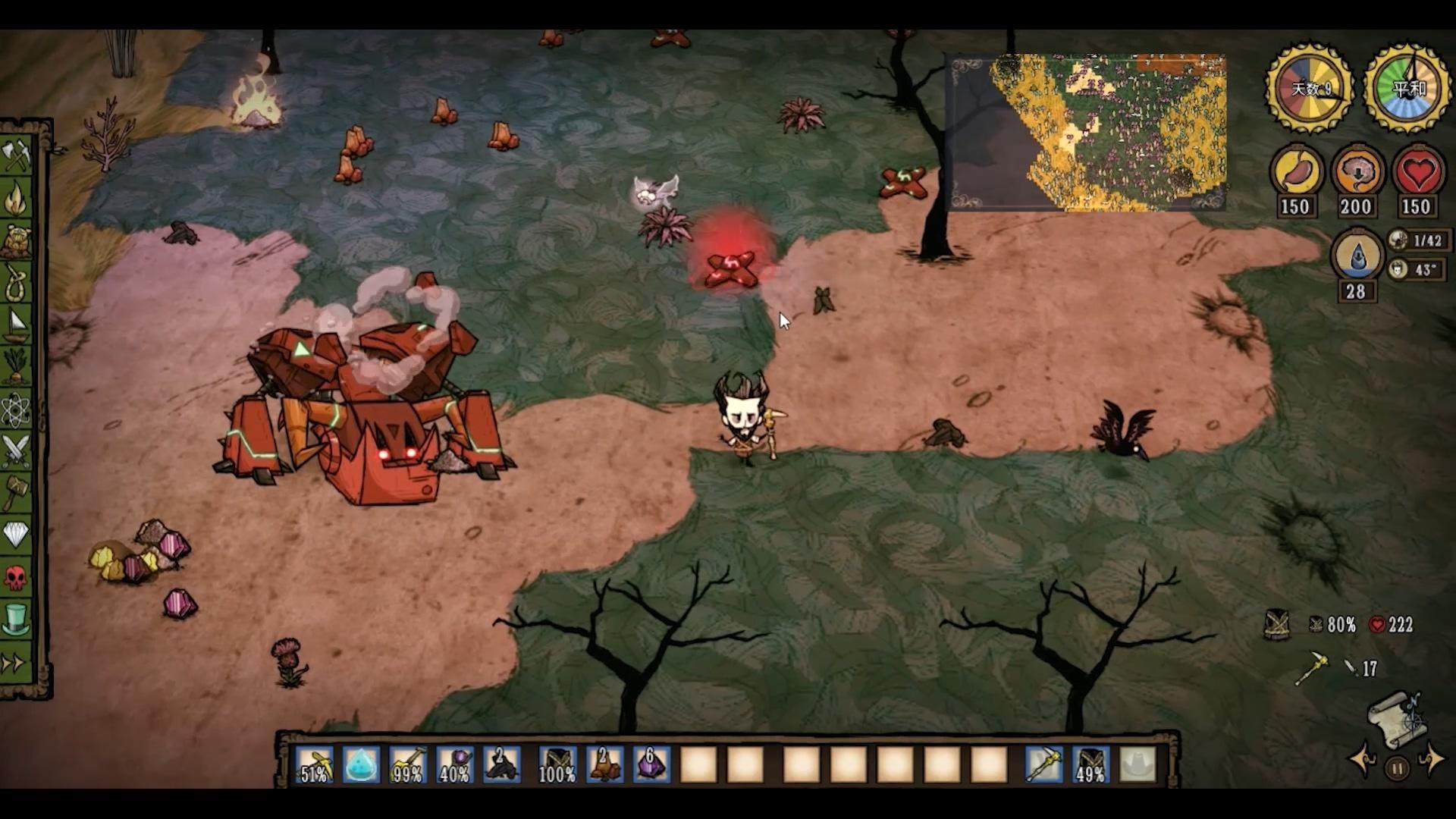Click the minimap in the corner
The height and width of the screenshot is (819, 1456).
coord(1086,132)
